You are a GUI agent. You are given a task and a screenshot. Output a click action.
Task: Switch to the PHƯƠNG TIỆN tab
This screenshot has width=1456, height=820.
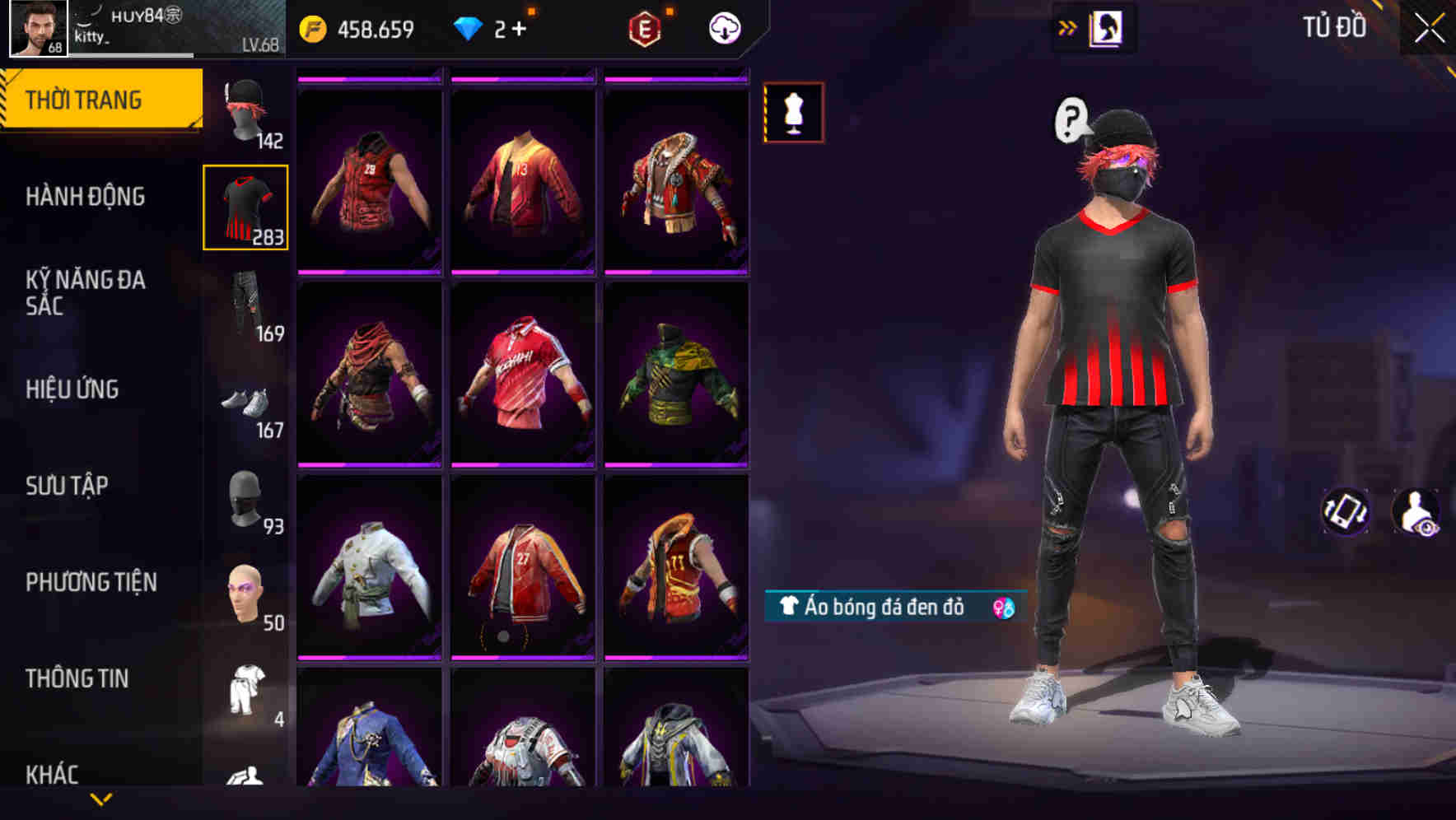click(91, 582)
